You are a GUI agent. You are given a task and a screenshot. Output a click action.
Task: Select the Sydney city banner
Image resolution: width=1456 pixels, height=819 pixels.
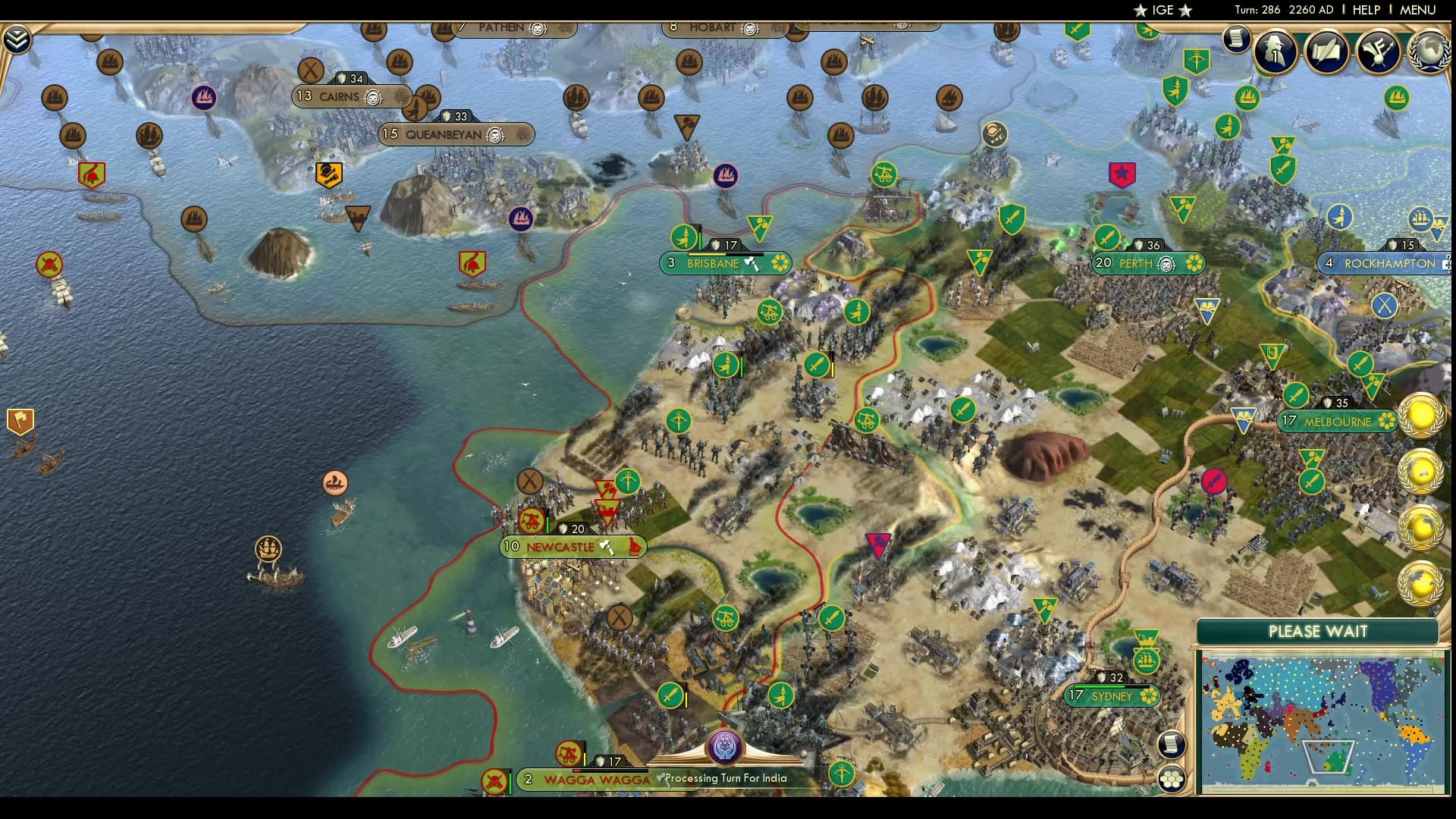[1111, 696]
